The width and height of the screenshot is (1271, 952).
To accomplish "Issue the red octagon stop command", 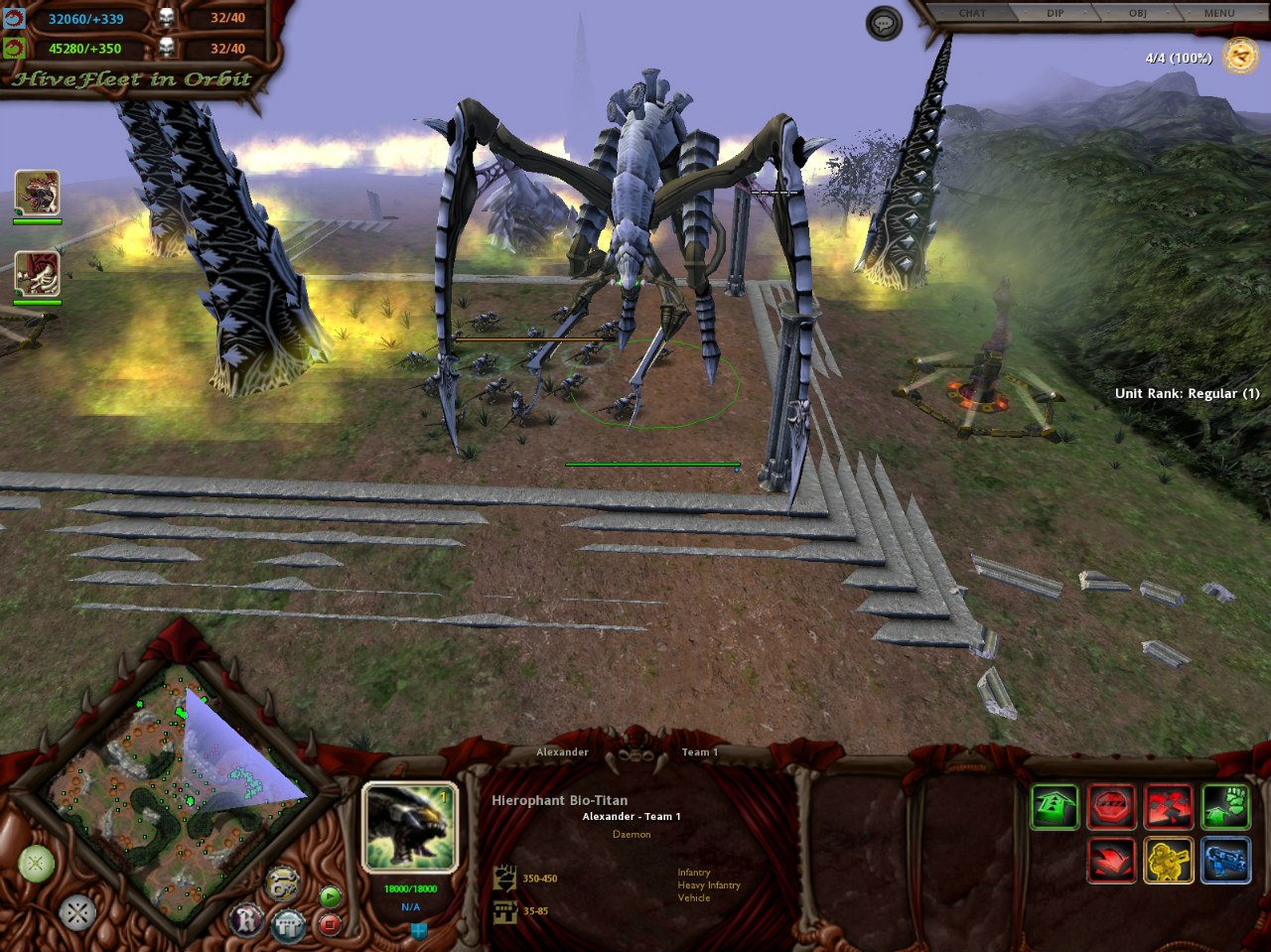I will coord(1111,806).
